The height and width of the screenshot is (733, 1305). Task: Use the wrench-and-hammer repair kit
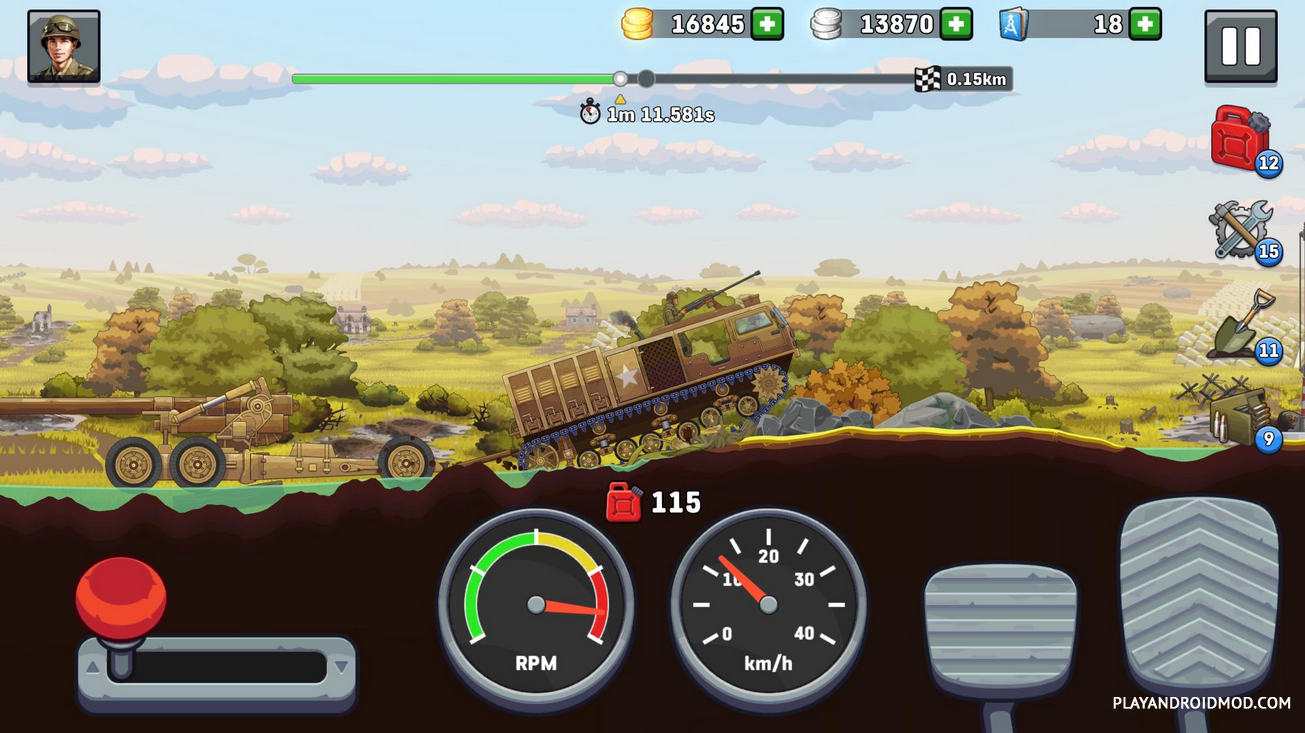1240,230
